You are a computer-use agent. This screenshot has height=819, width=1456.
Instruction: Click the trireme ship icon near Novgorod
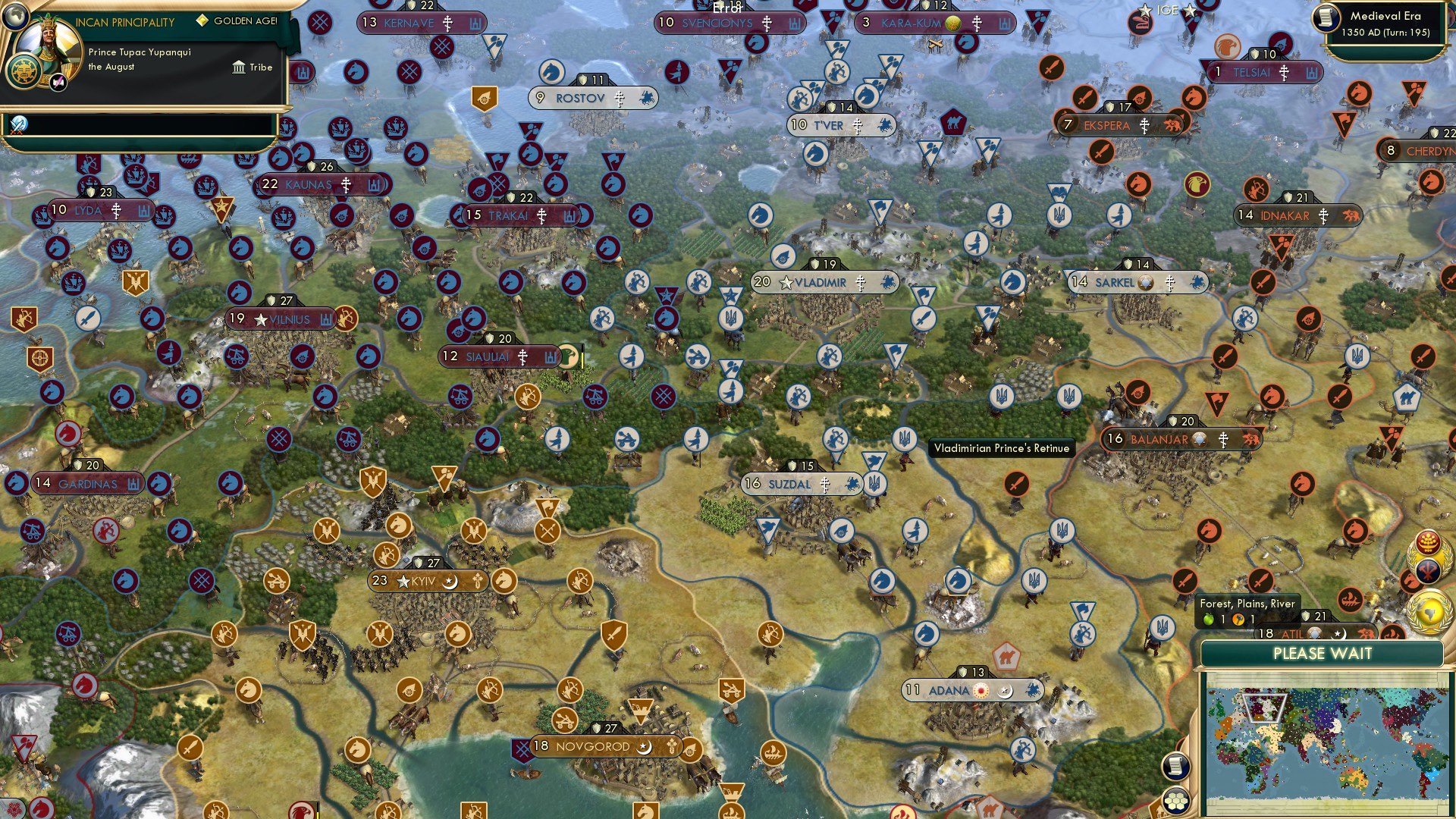click(x=773, y=752)
